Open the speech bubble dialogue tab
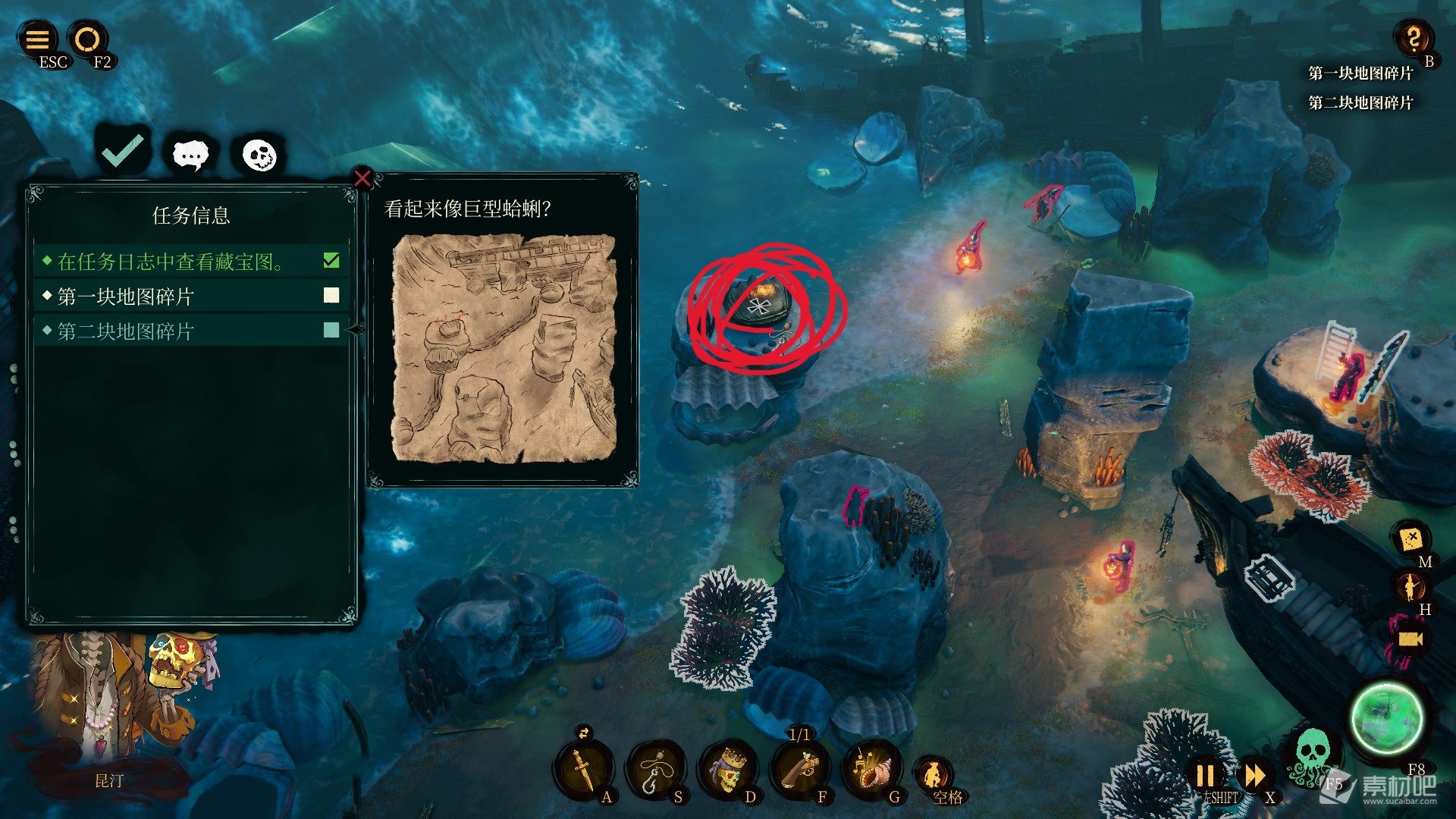 coord(190,155)
